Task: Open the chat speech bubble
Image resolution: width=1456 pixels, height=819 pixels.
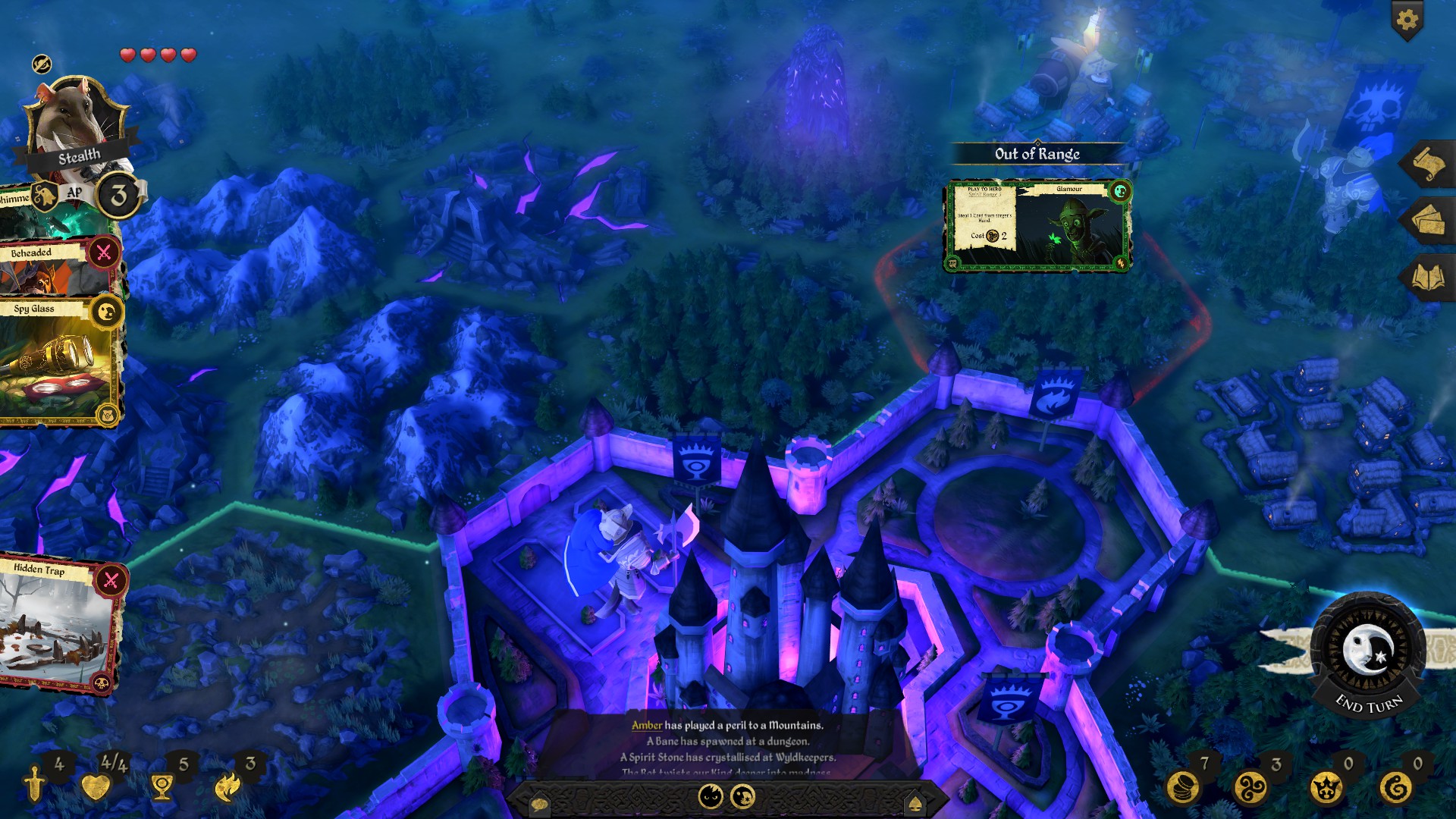Action: (x=540, y=803)
